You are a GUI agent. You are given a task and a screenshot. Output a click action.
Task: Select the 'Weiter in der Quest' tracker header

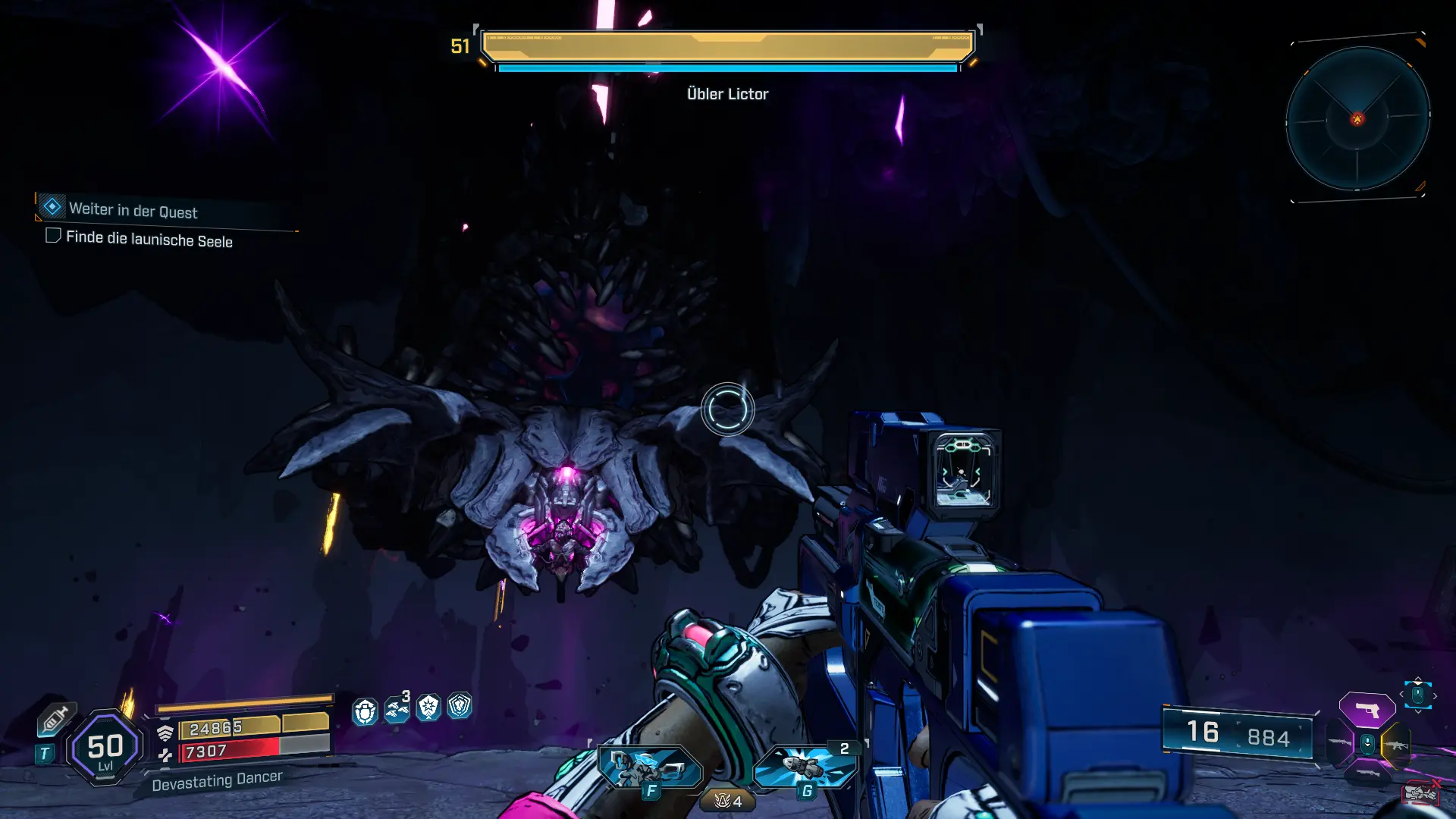tap(133, 210)
